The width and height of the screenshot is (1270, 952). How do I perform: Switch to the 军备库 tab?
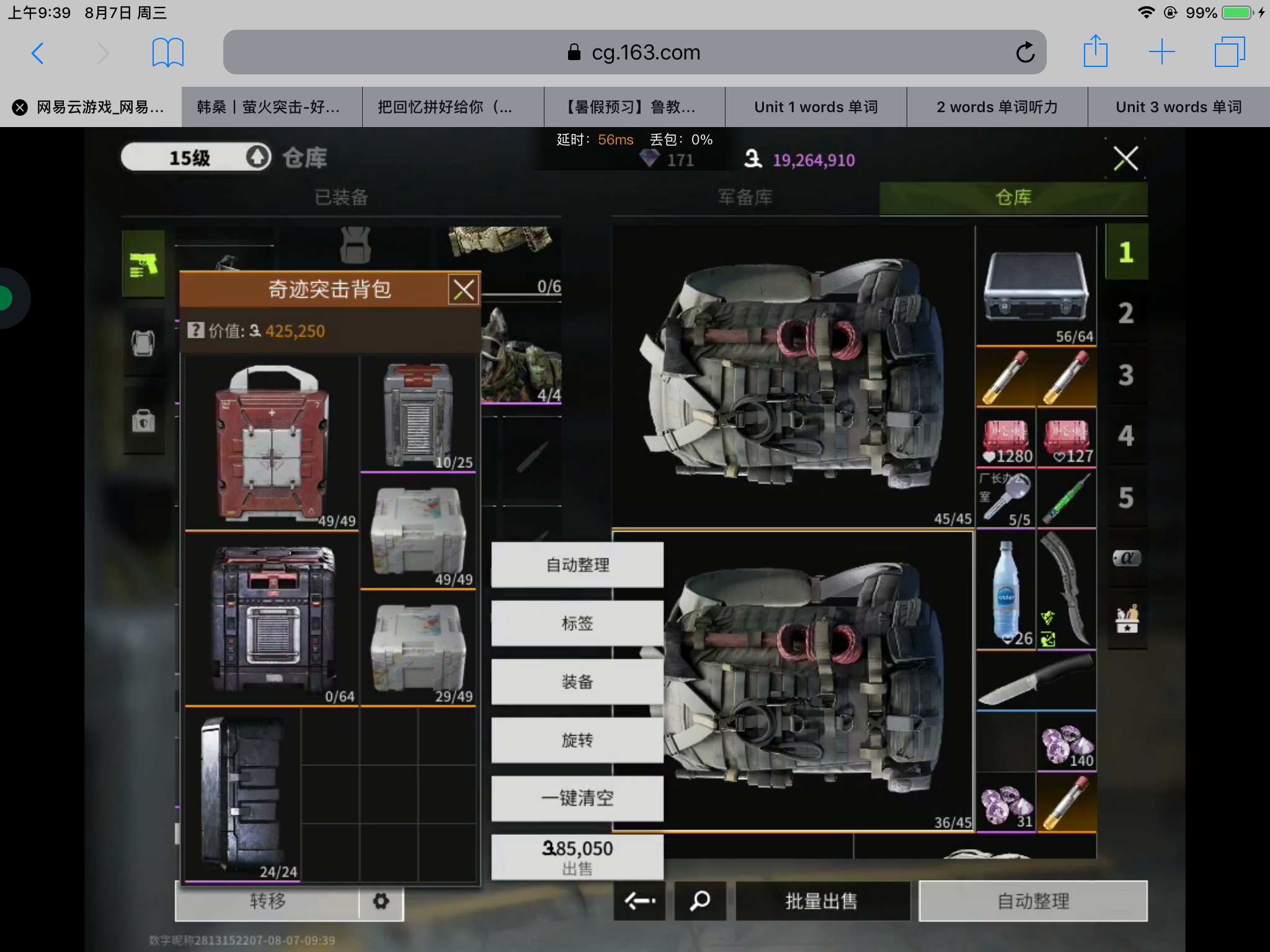(x=745, y=198)
